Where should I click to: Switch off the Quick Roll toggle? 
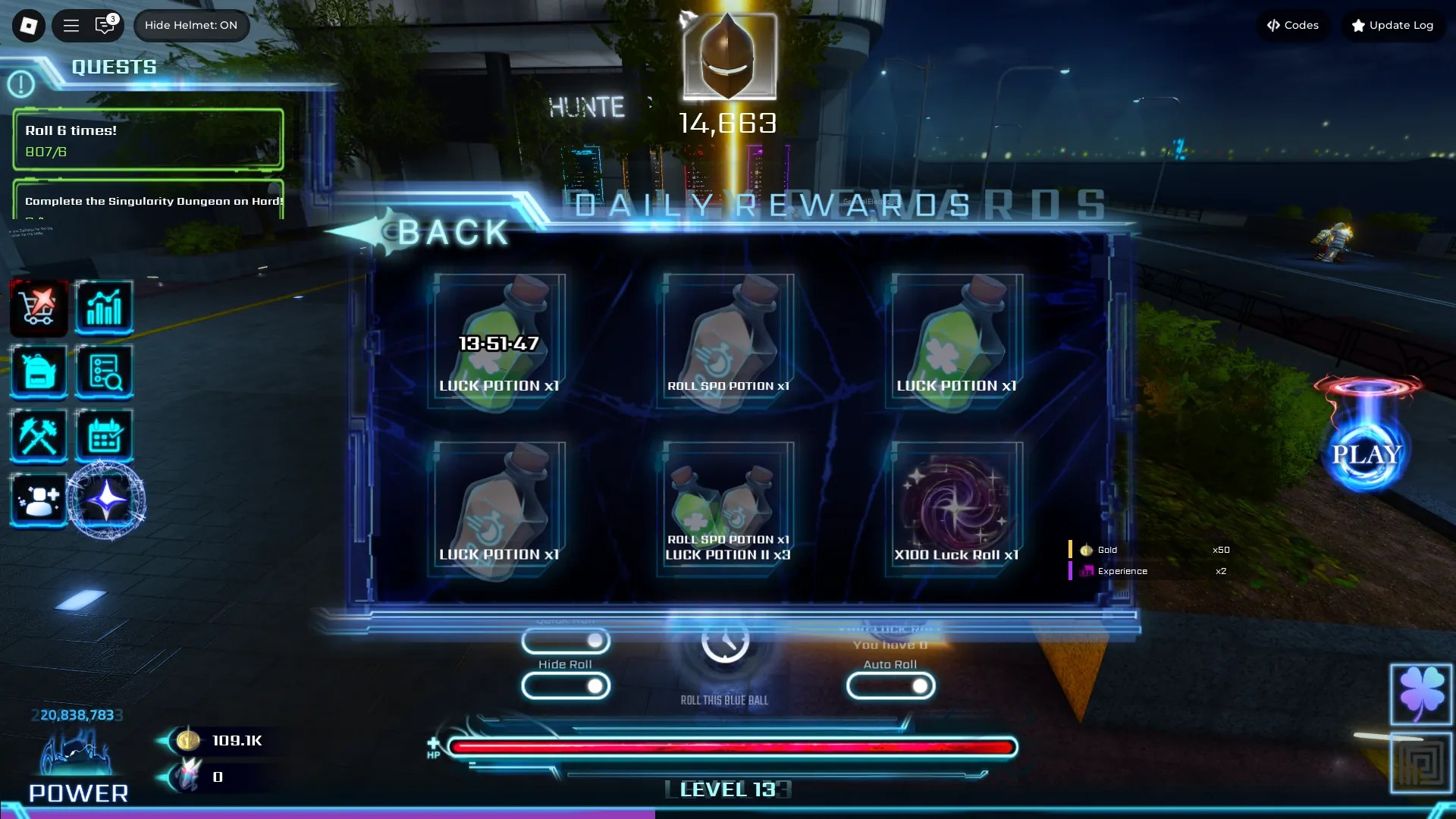tap(566, 642)
